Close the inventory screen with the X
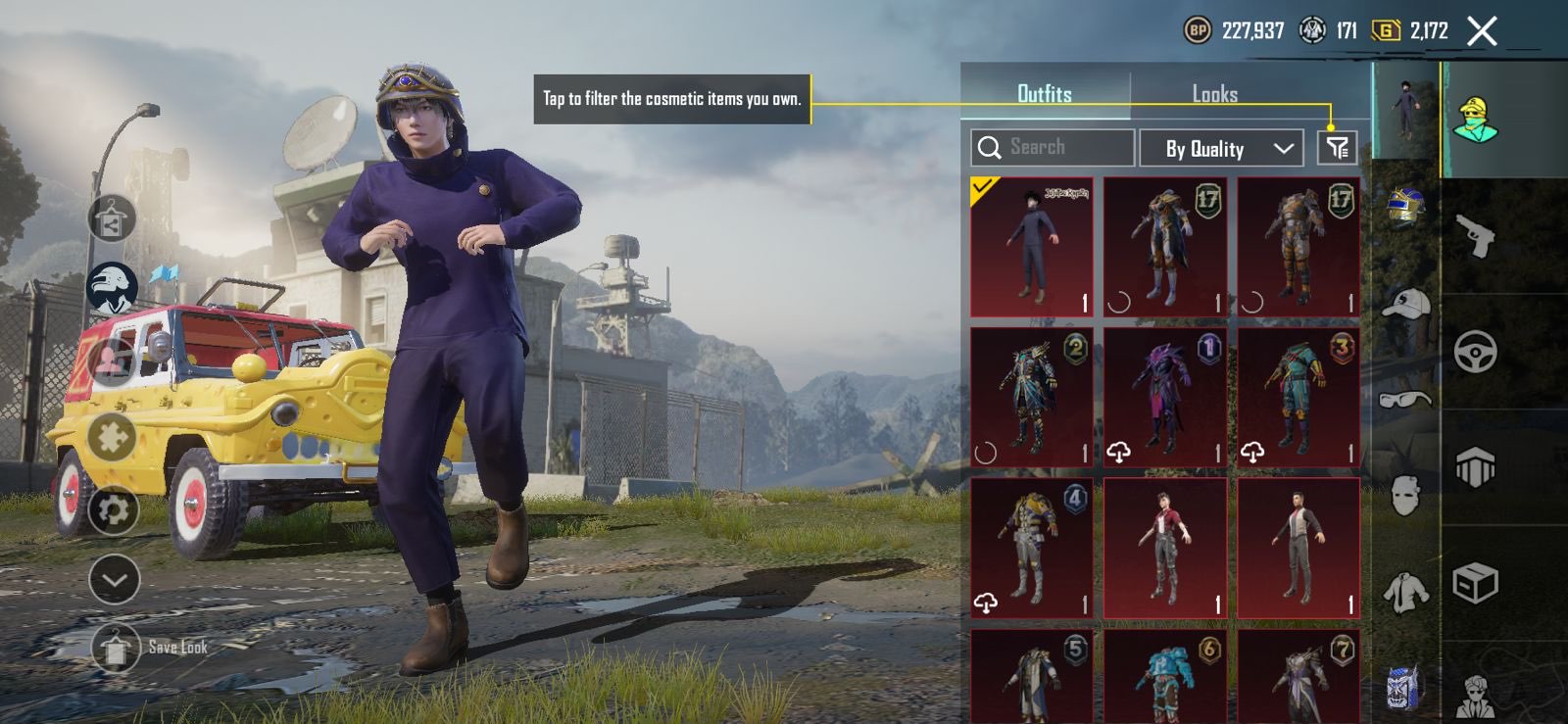 pos(1482,31)
